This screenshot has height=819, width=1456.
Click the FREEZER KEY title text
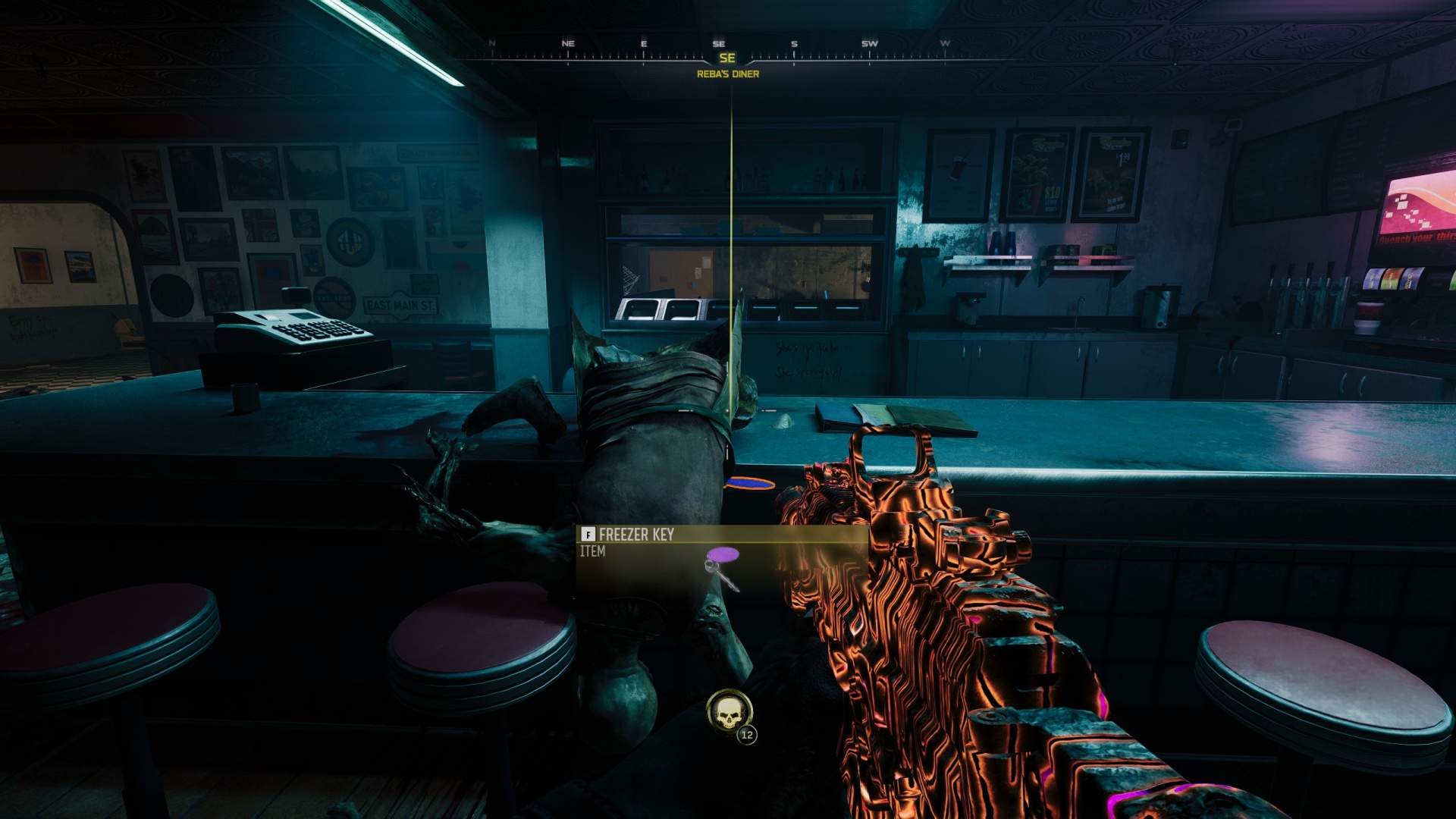click(x=639, y=535)
